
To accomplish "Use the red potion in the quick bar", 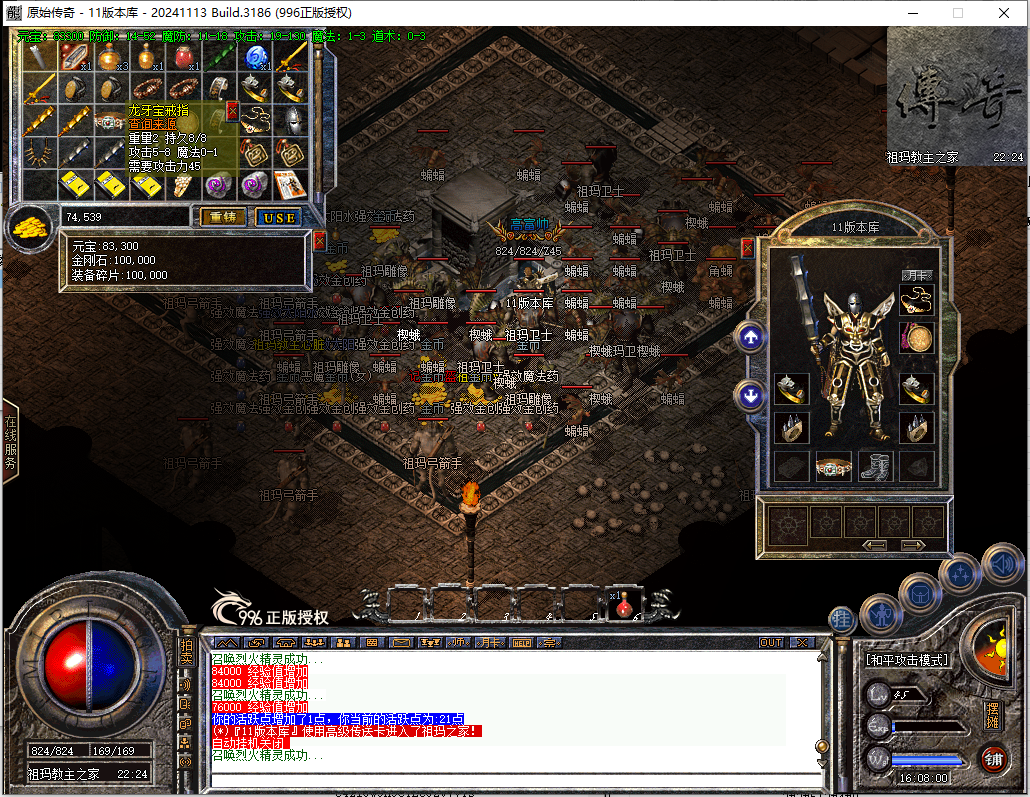I will coord(626,603).
